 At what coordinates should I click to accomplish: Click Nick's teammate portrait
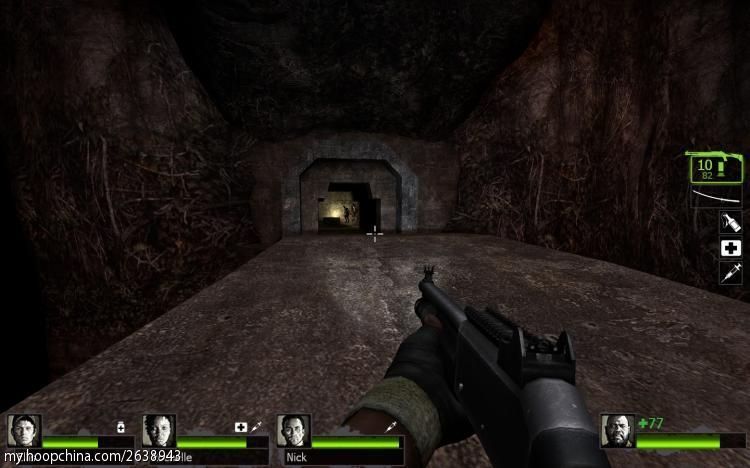(x=294, y=431)
